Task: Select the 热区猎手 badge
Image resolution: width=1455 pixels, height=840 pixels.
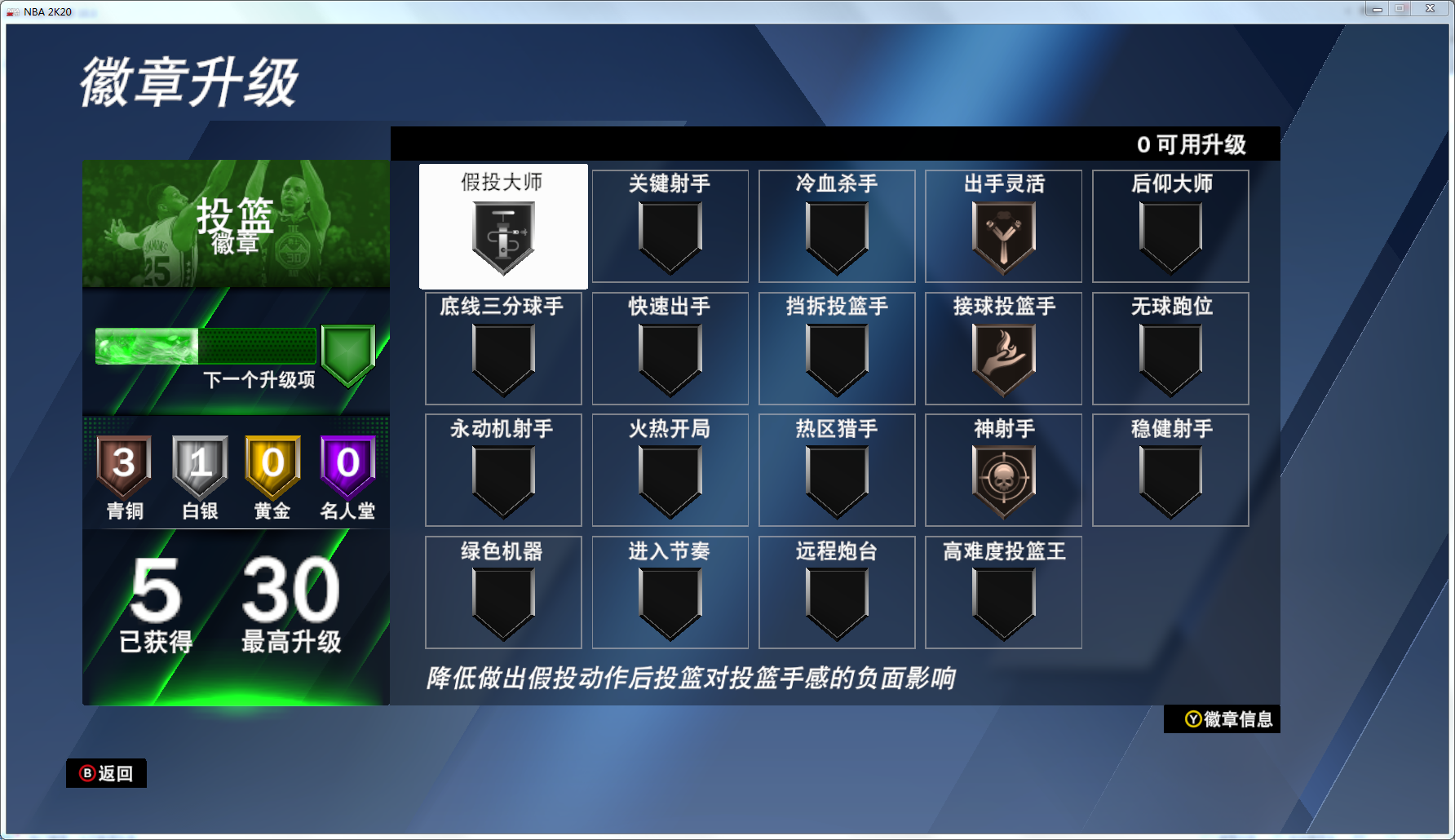Action: 836,470
